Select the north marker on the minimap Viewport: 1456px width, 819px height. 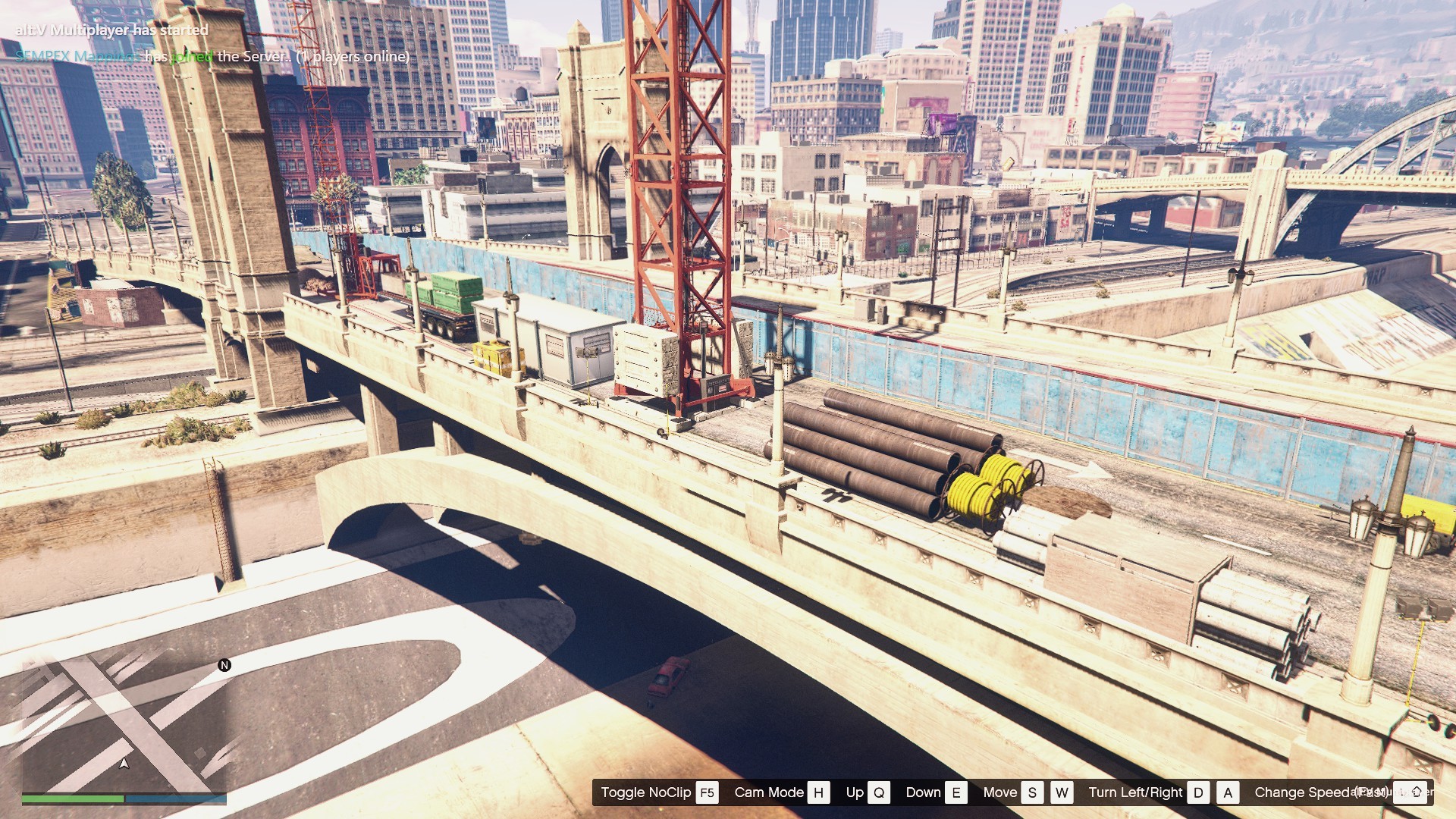[224, 665]
